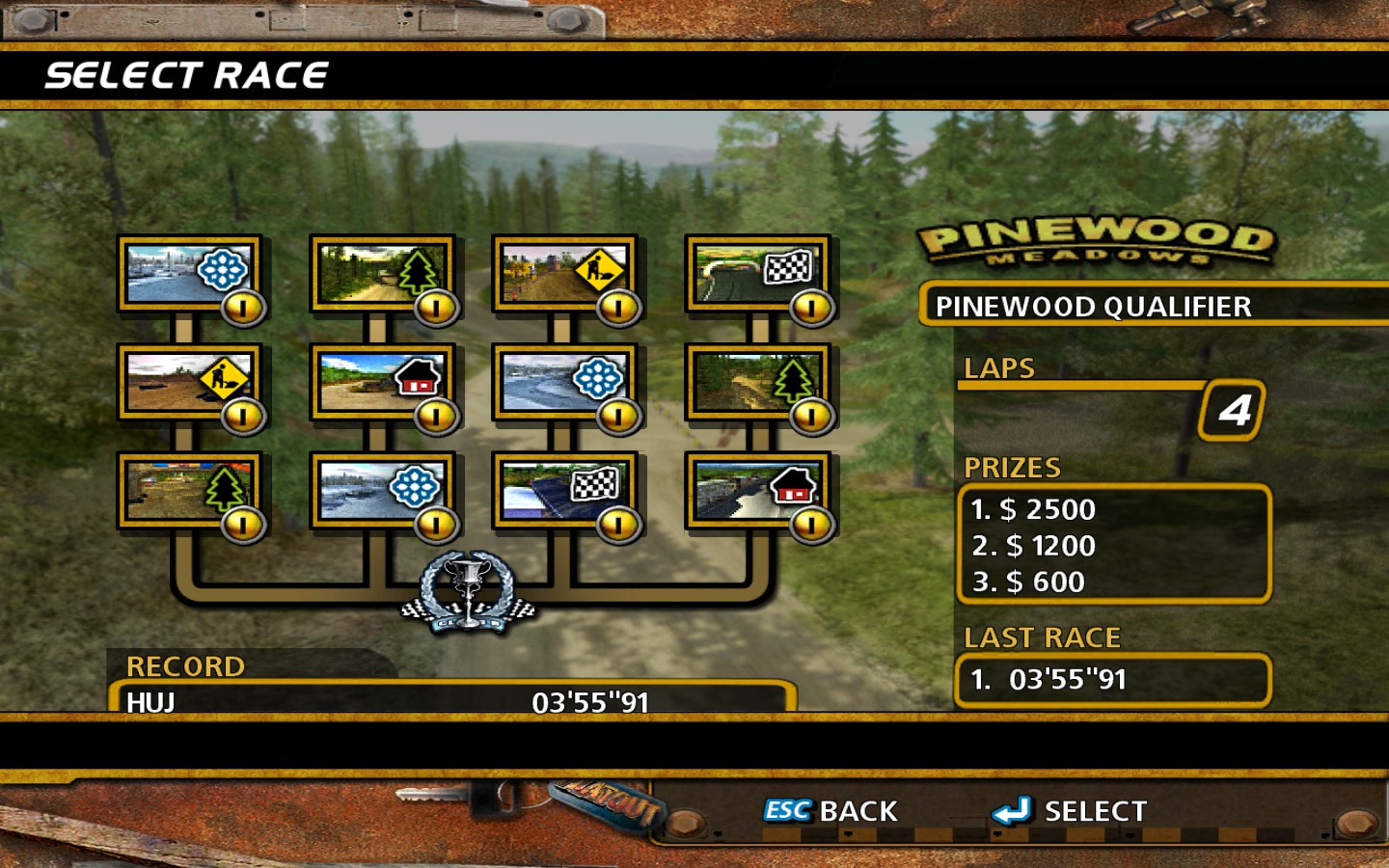Choose the checkered-flag race with the white wall
Viewport: 1389px width, 868px height.
(x=564, y=490)
